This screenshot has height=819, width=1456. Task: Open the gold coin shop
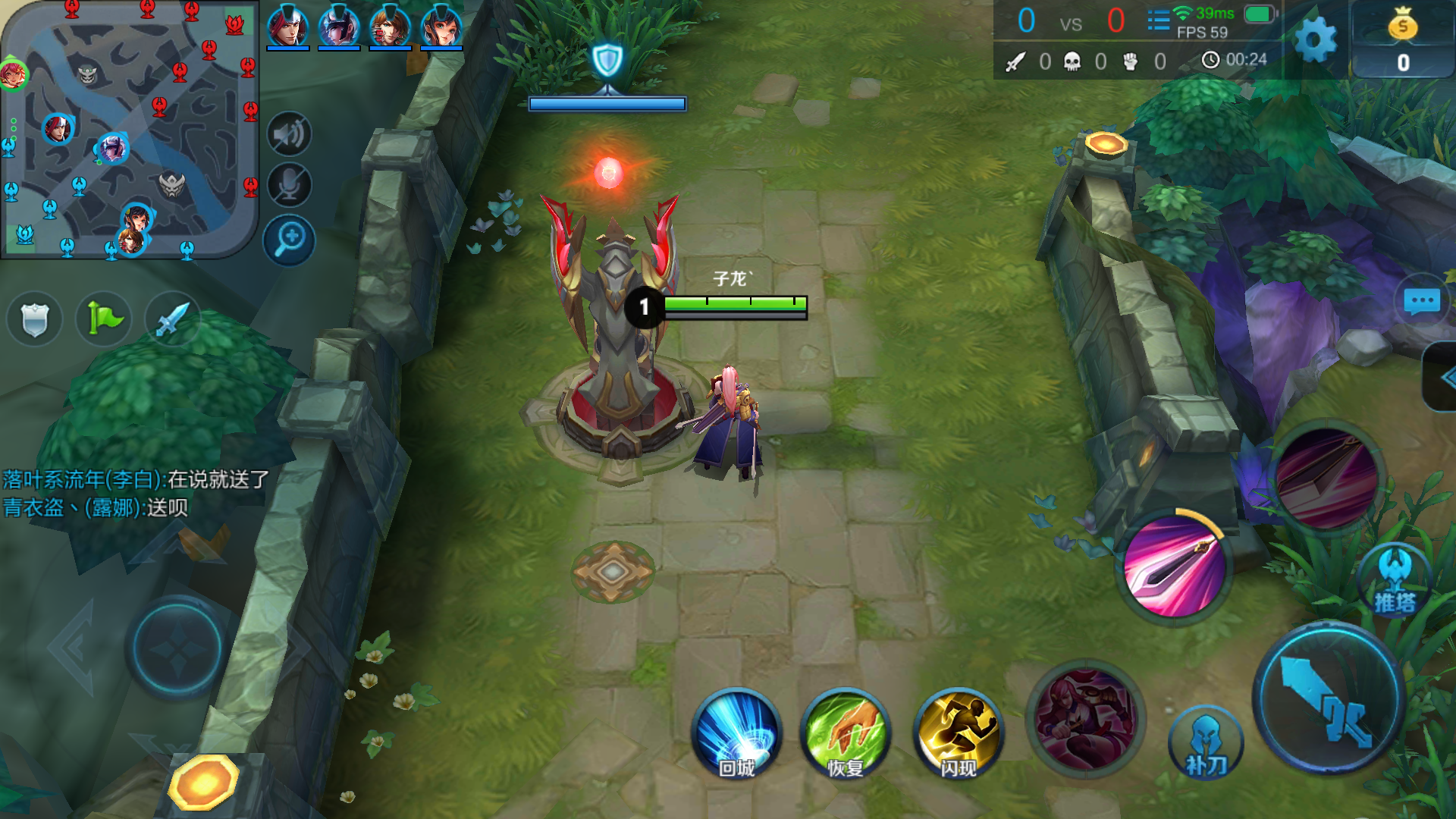1403,39
